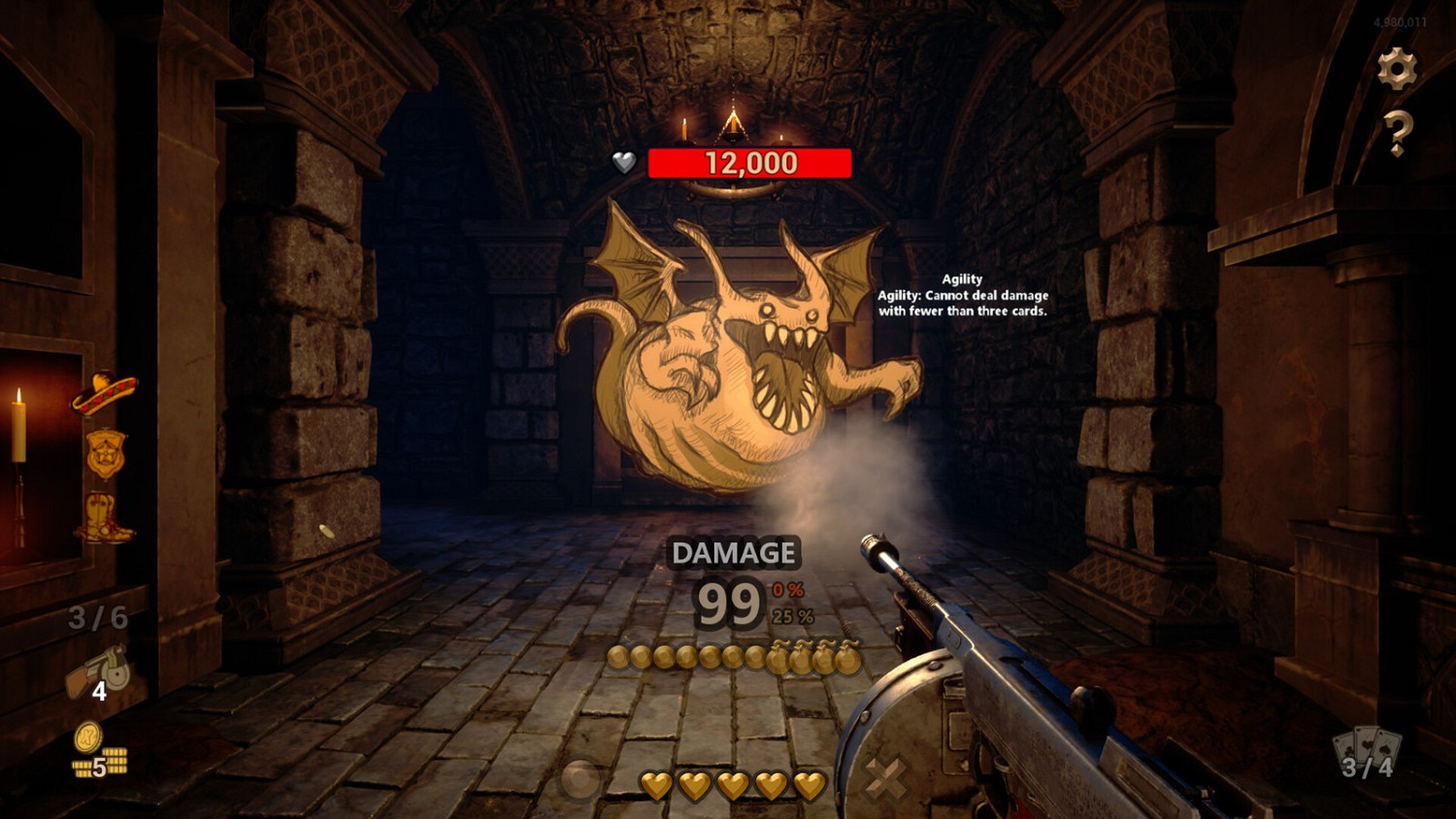Click the X icon on the revolver cylinder

point(883,776)
